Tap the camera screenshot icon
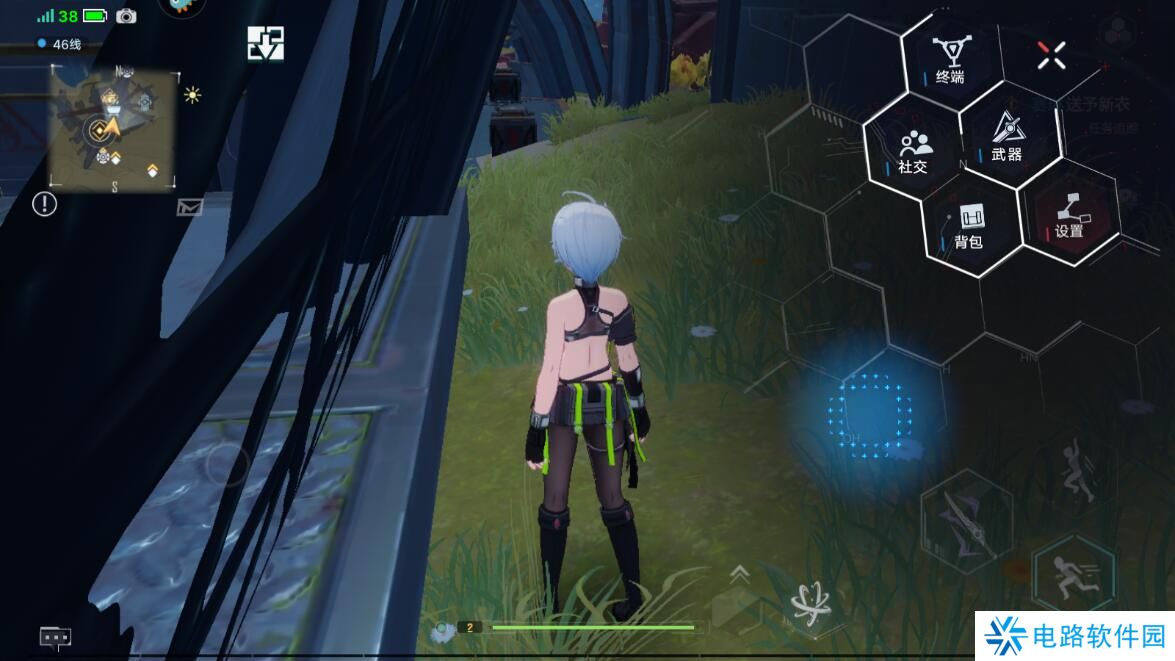The height and width of the screenshot is (661, 1175). (126, 16)
